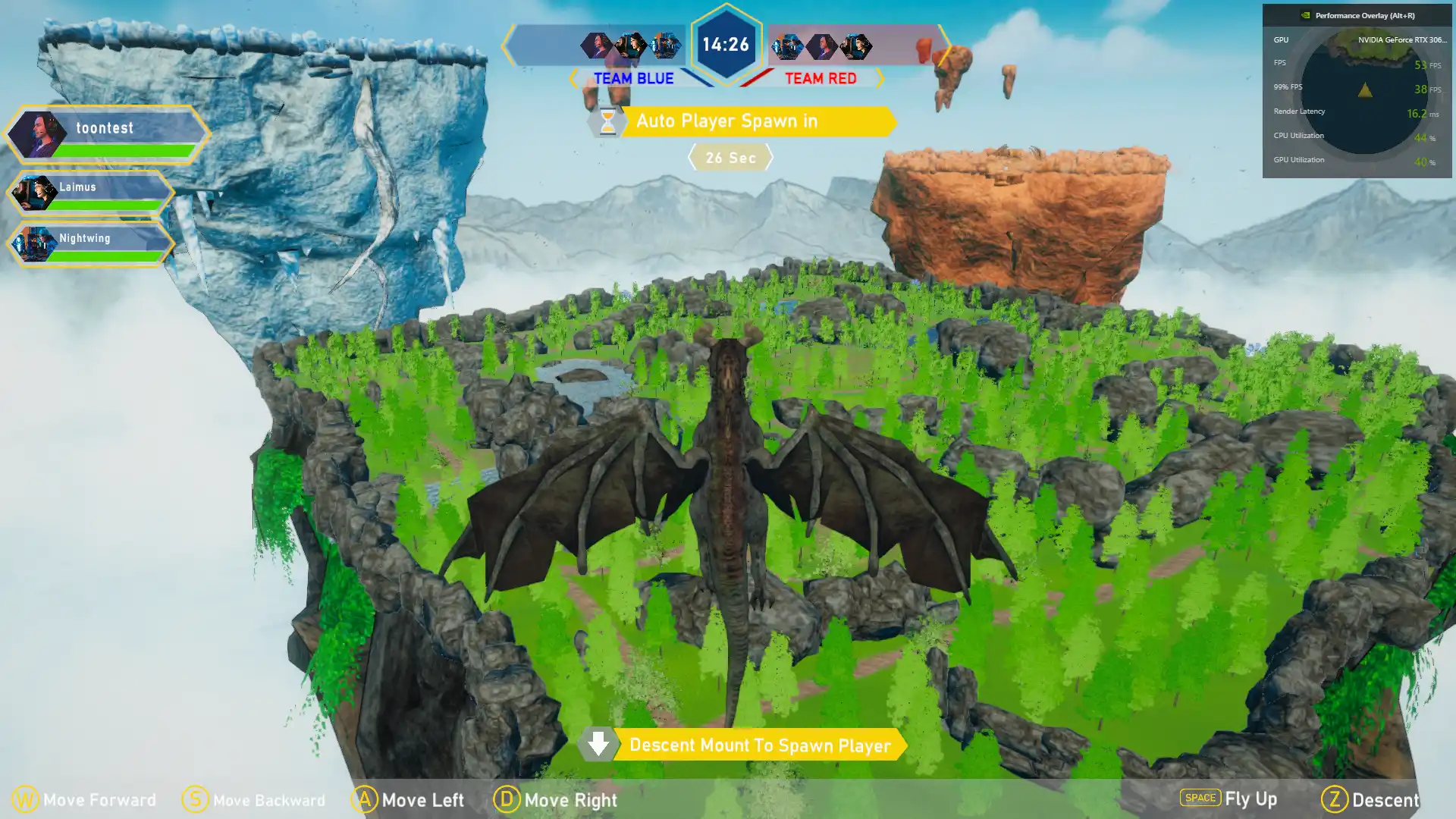Image resolution: width=1456 pixels, height=819 pixels.
Task: Select toontest in the team list
Action: point(107,134)
